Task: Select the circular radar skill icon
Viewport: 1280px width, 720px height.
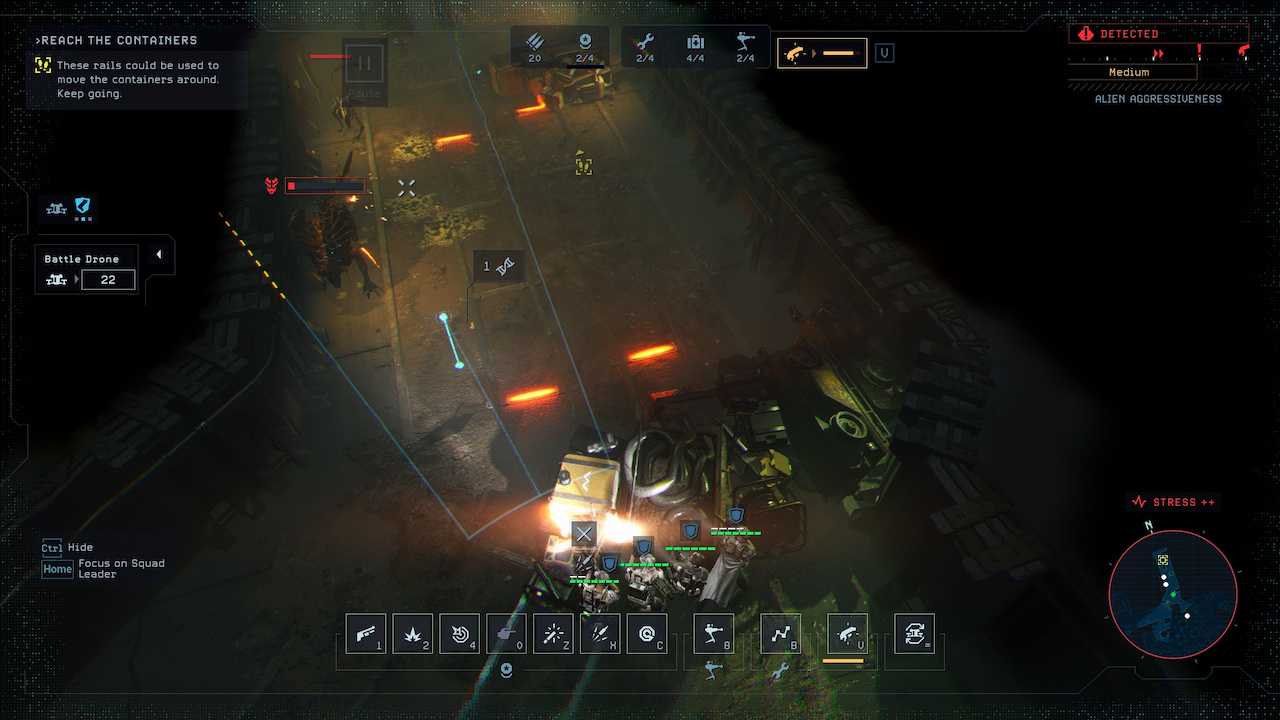Action: (x=647, y=633)
